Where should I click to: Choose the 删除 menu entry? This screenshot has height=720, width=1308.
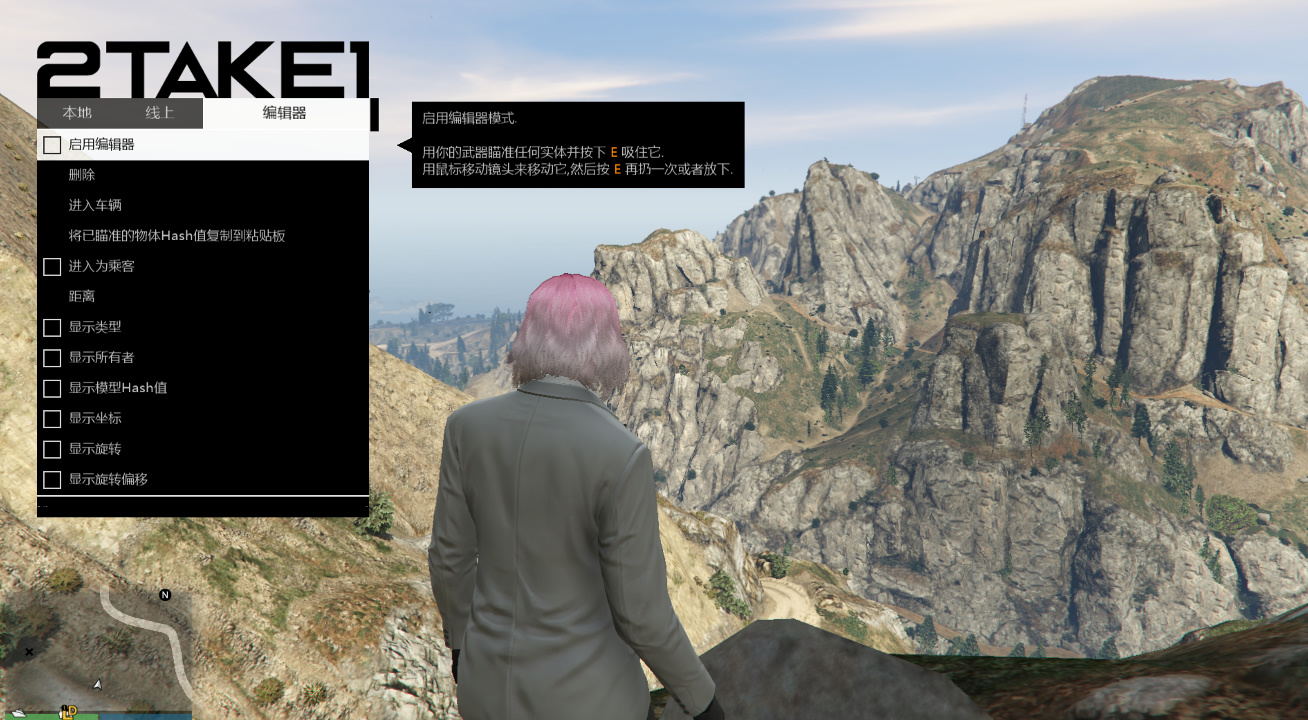82,175
